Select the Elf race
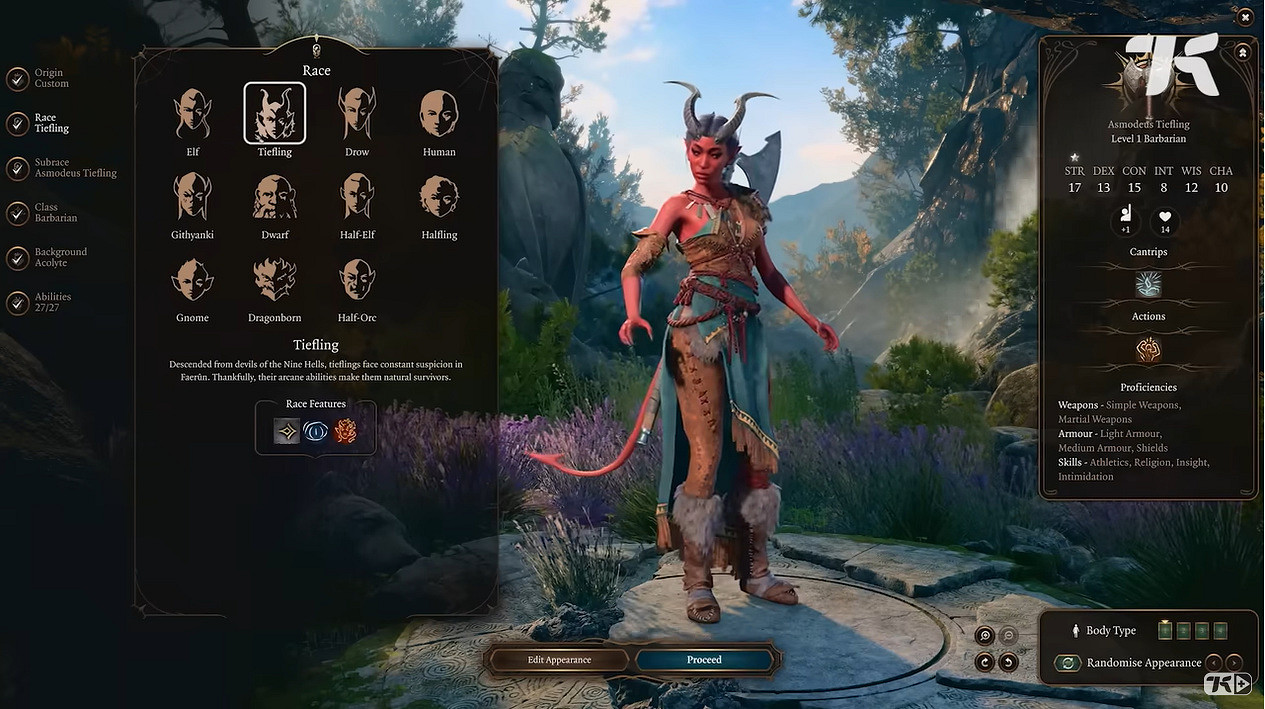 coord(193,114)
